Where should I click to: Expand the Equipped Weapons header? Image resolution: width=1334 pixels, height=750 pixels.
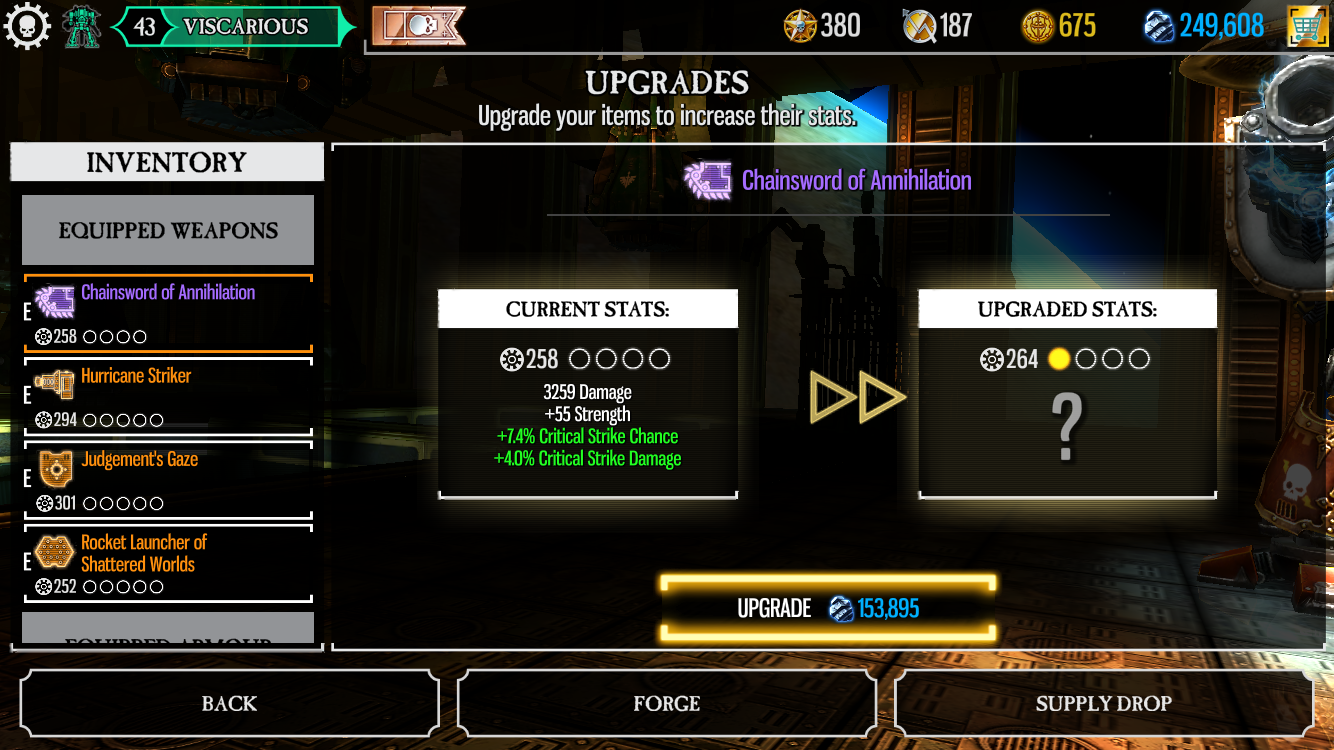[x=168, y=230]
